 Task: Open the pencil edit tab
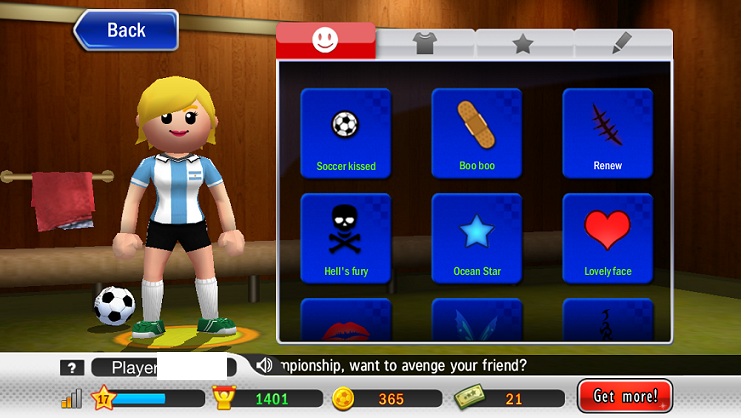pyautogui.click(x=622, y=43)
